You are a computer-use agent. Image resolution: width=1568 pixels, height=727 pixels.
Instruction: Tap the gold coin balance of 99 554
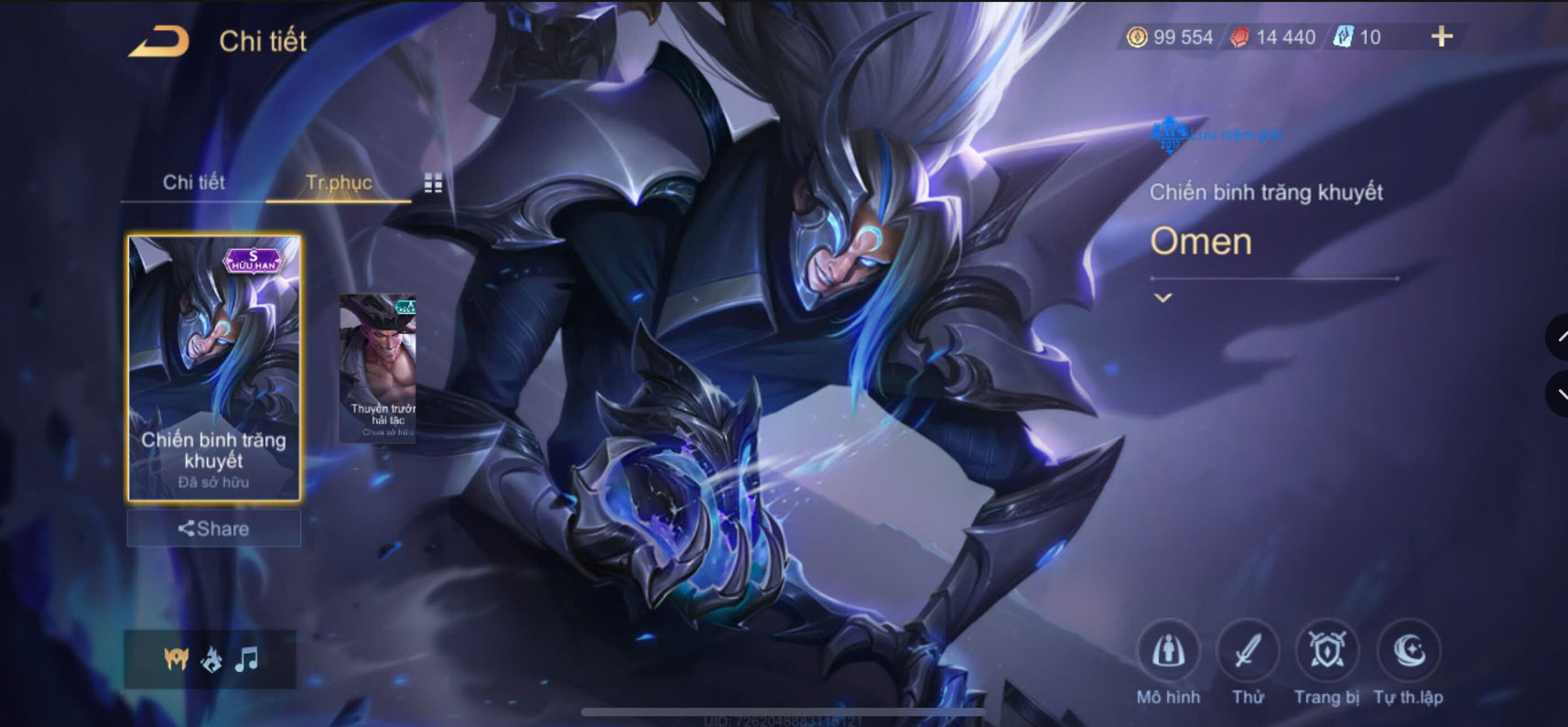pos(1168,38)
